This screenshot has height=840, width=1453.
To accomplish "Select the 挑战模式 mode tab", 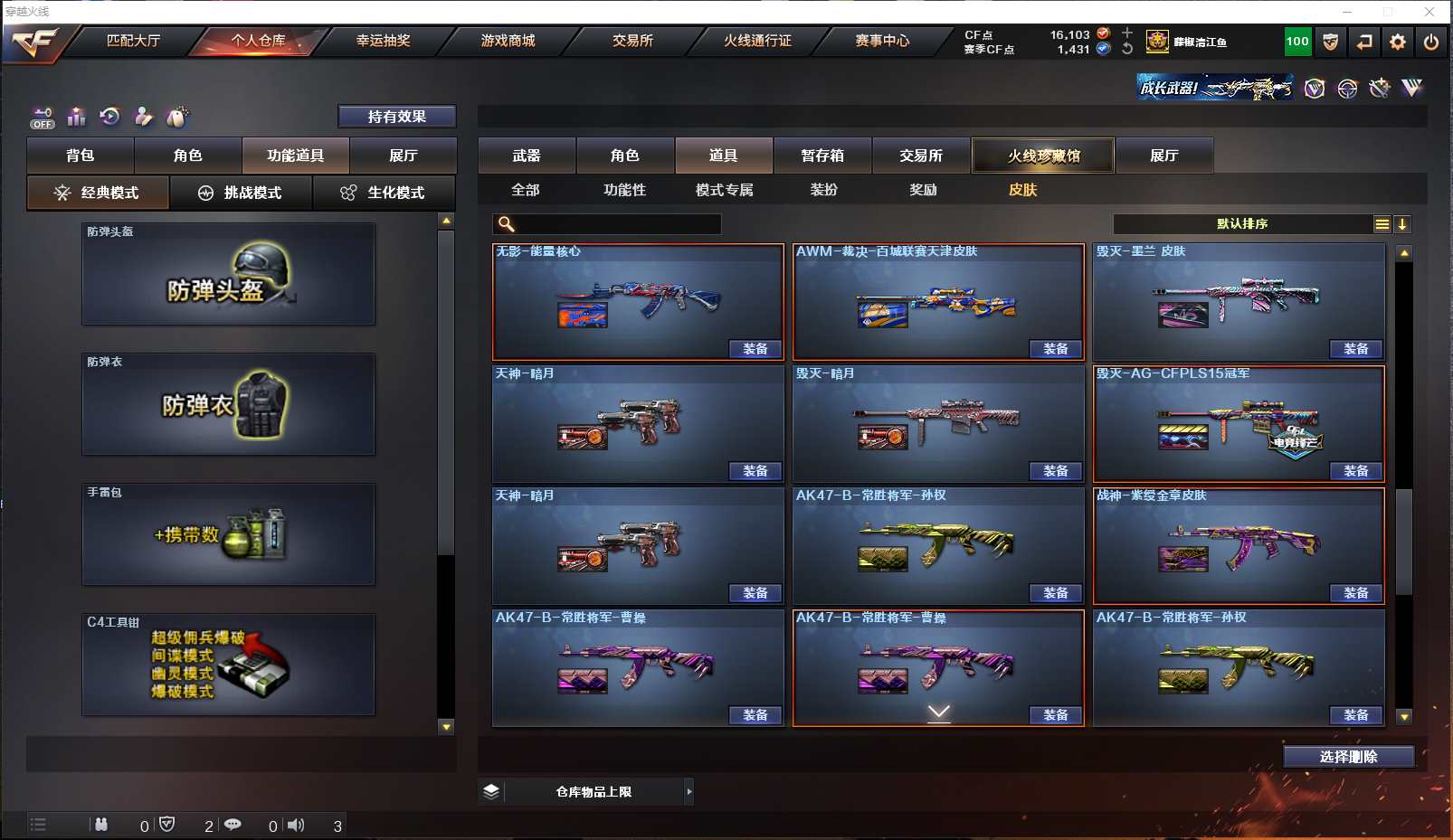I will click(241, 193).
